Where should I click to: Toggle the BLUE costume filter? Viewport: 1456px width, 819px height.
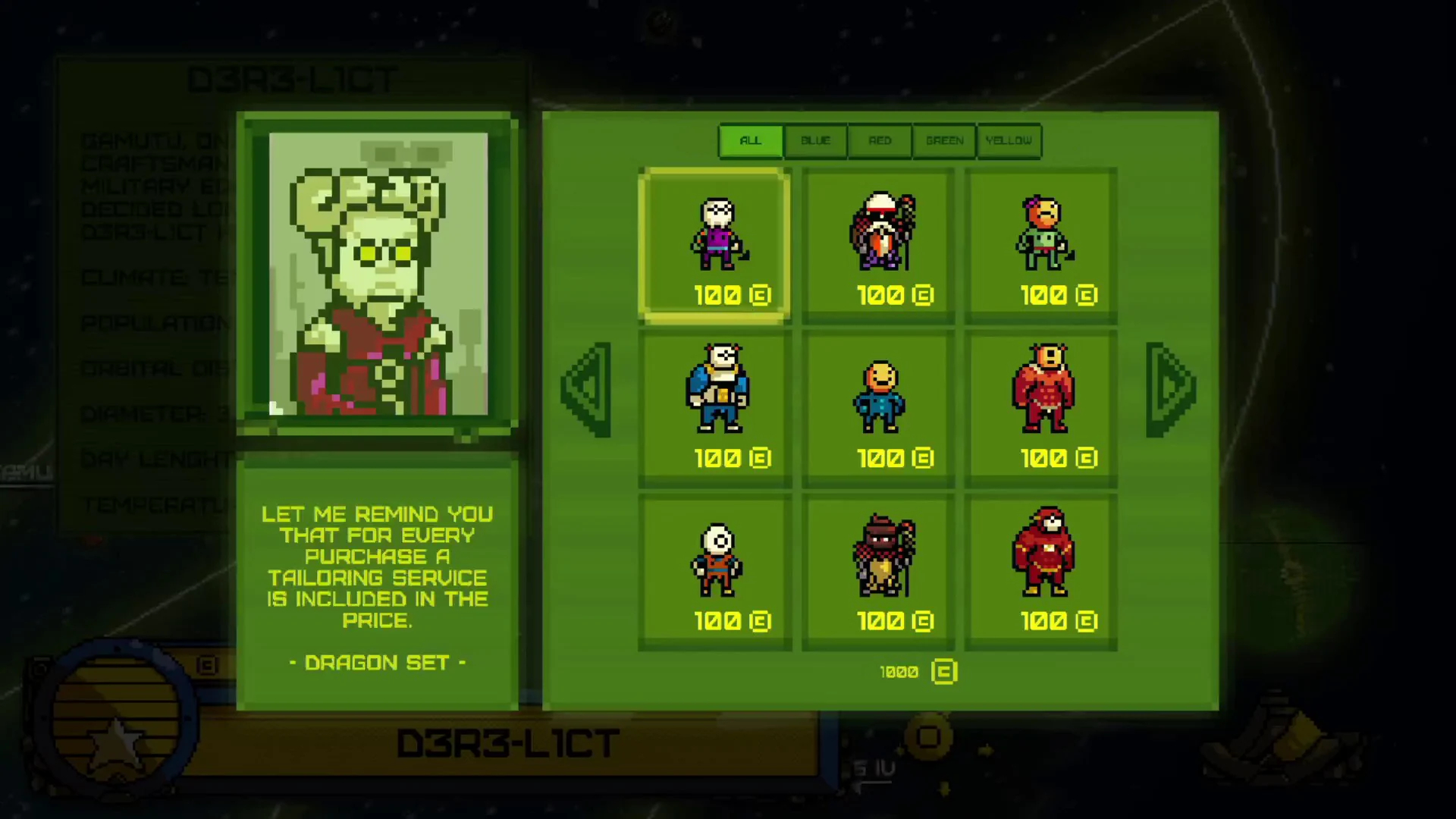[814, 140]
